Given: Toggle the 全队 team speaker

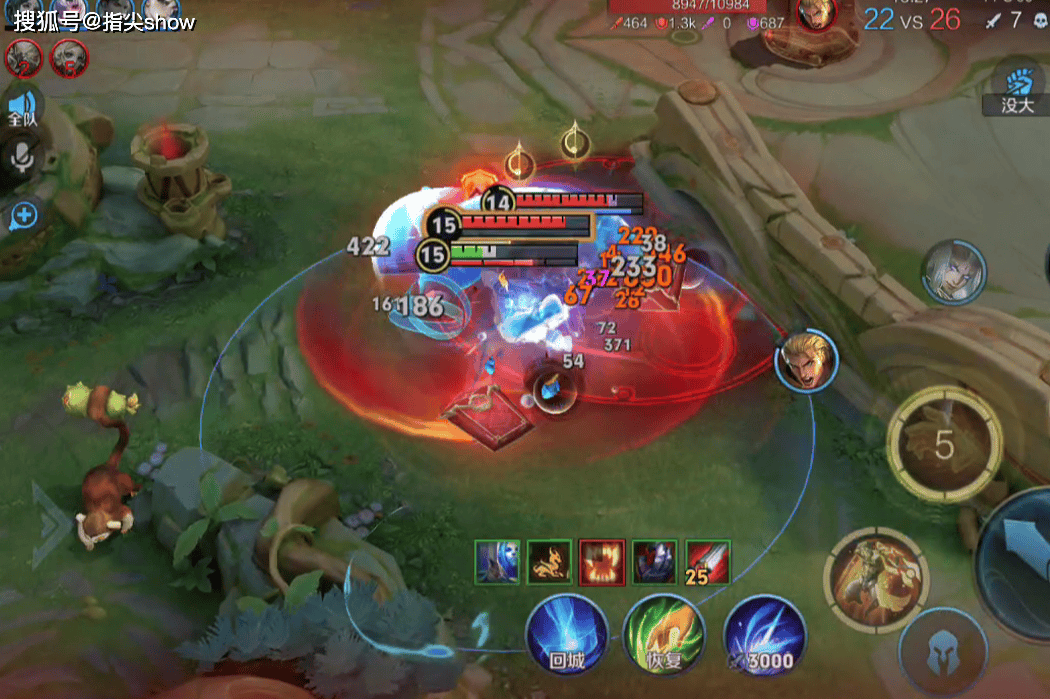Looking at the screenshot, I should 22,108.
